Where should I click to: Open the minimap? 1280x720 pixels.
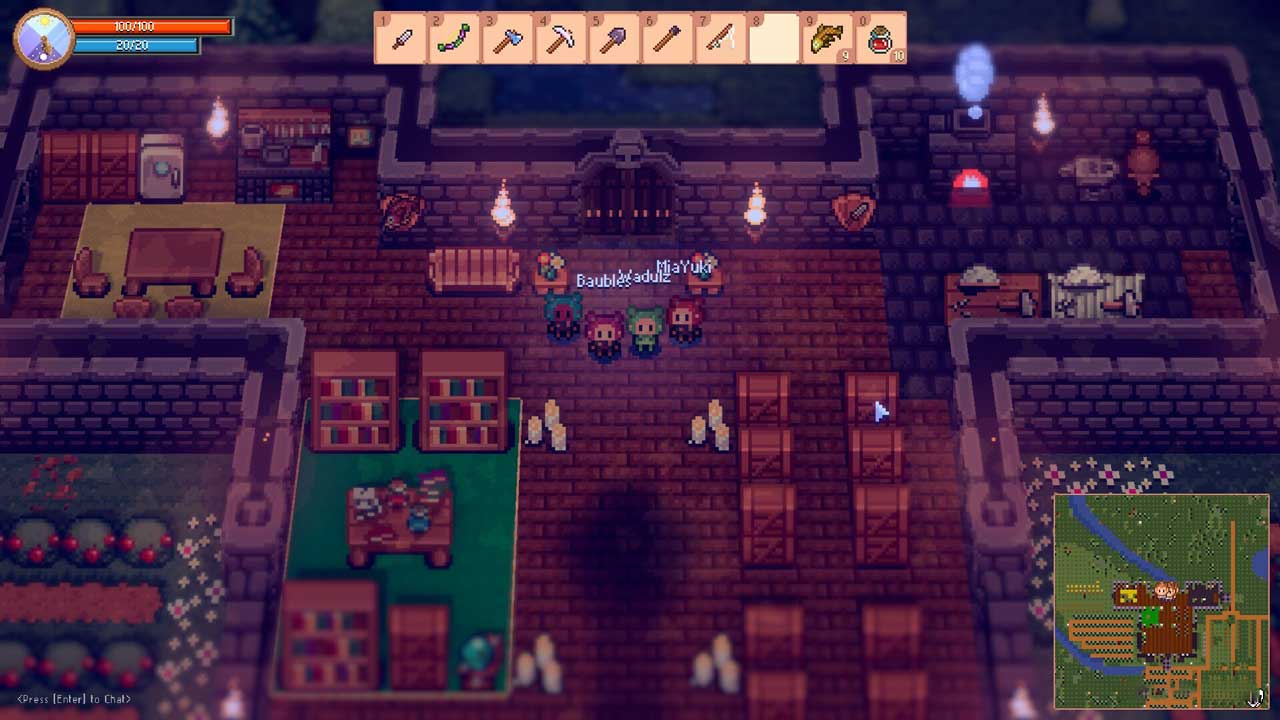pos(1160,600)
